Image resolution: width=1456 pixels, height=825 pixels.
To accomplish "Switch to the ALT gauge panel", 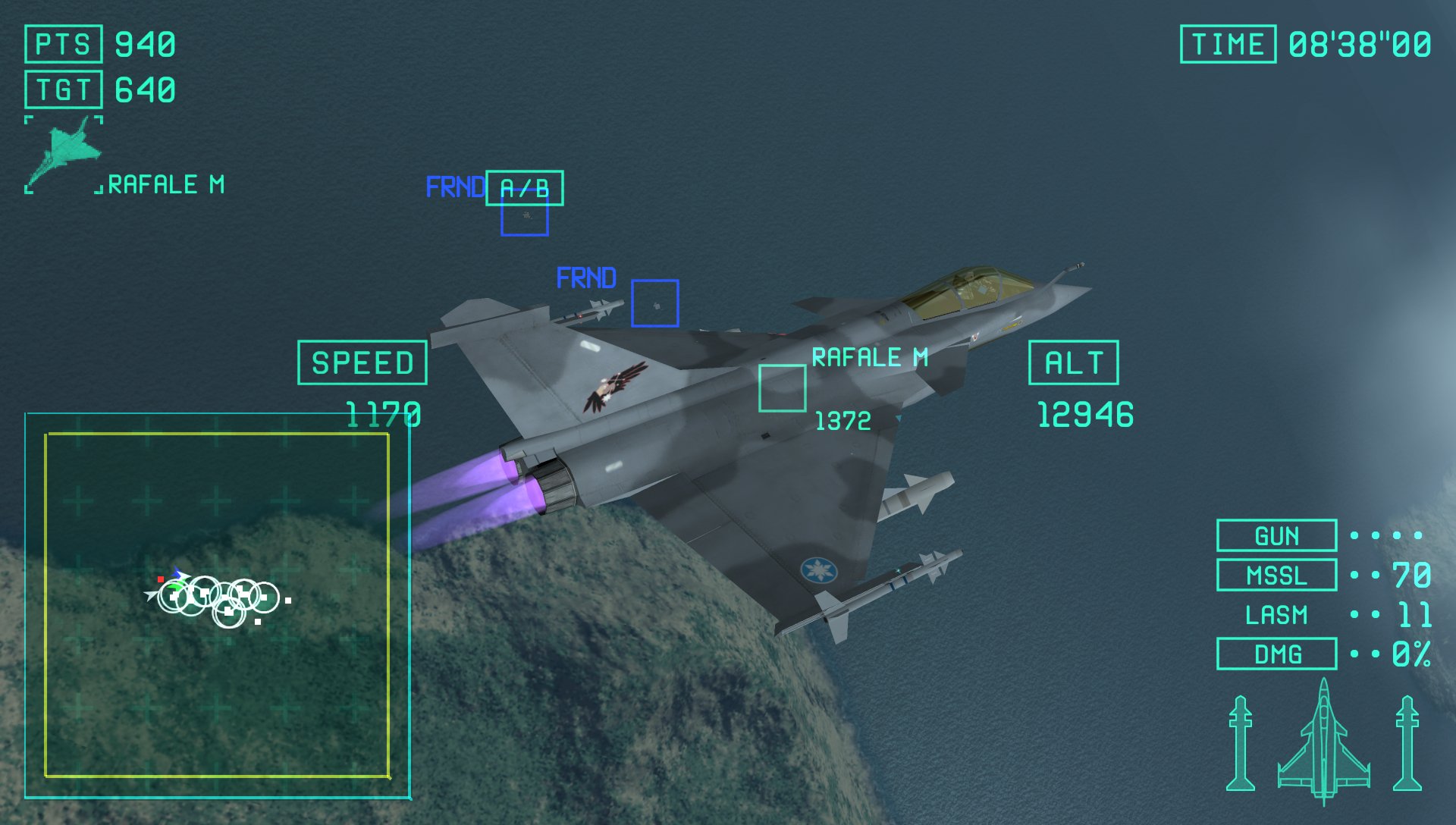I will point(1073,365).
